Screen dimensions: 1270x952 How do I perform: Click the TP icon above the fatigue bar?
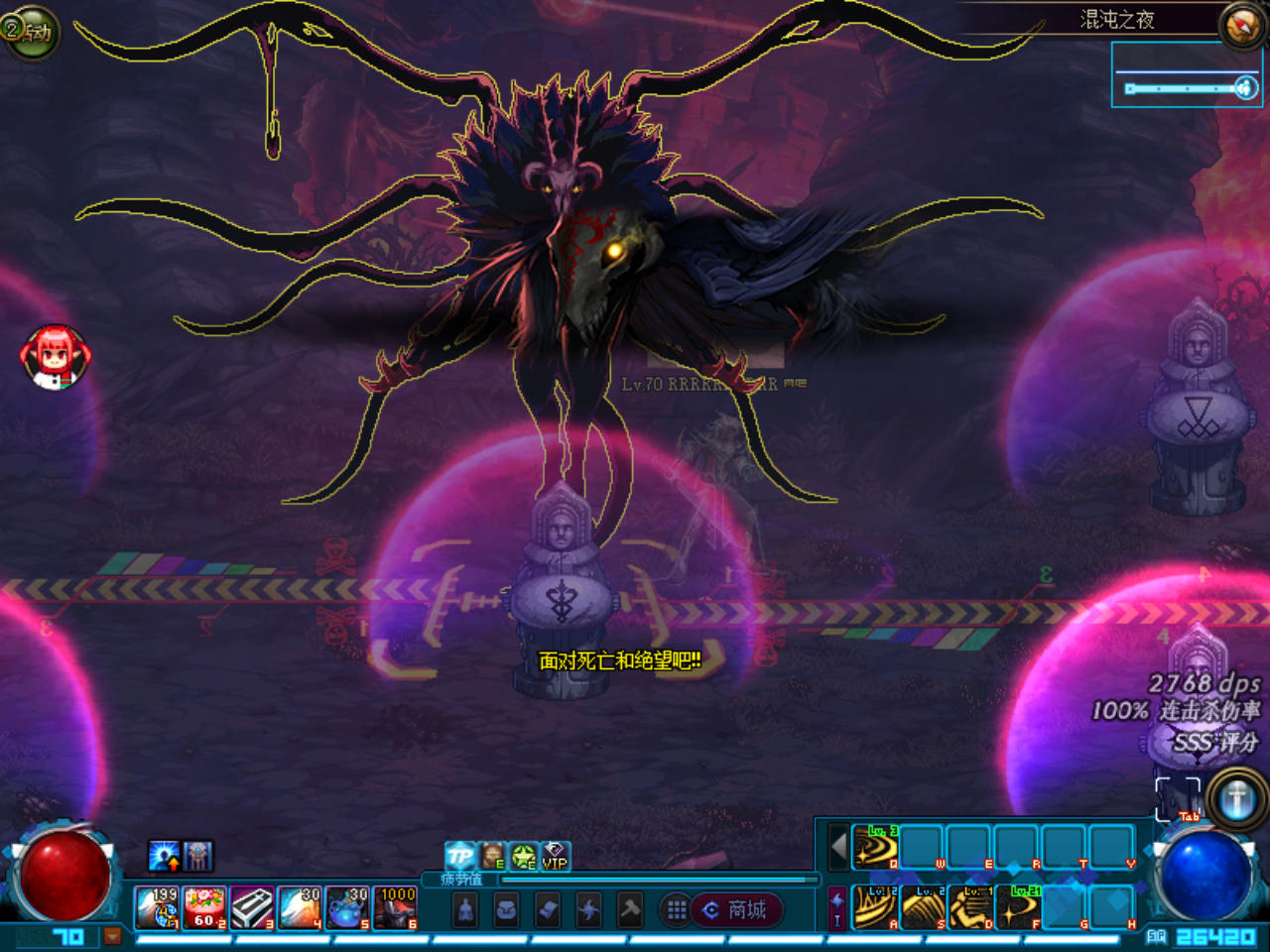tap(458, 855)
